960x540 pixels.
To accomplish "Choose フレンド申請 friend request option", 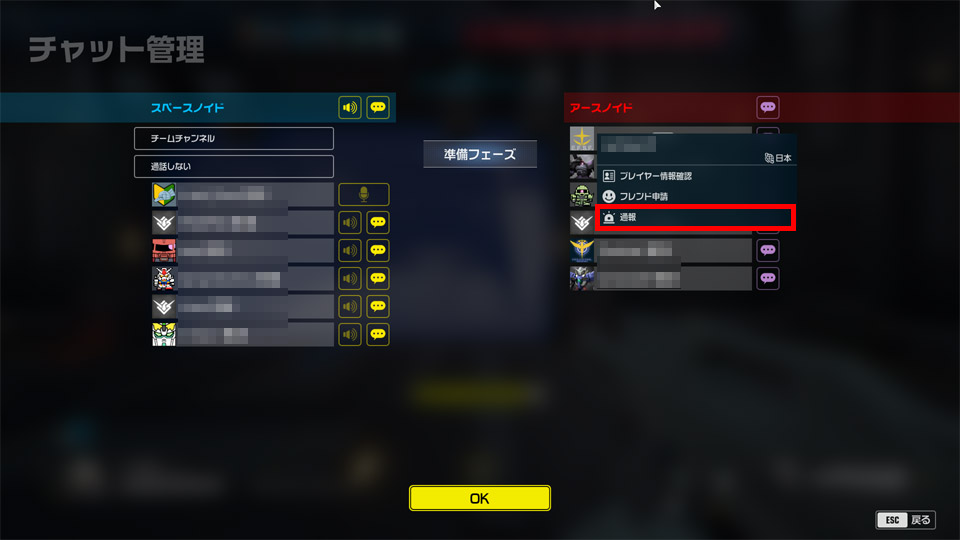I will coord(695,196).
